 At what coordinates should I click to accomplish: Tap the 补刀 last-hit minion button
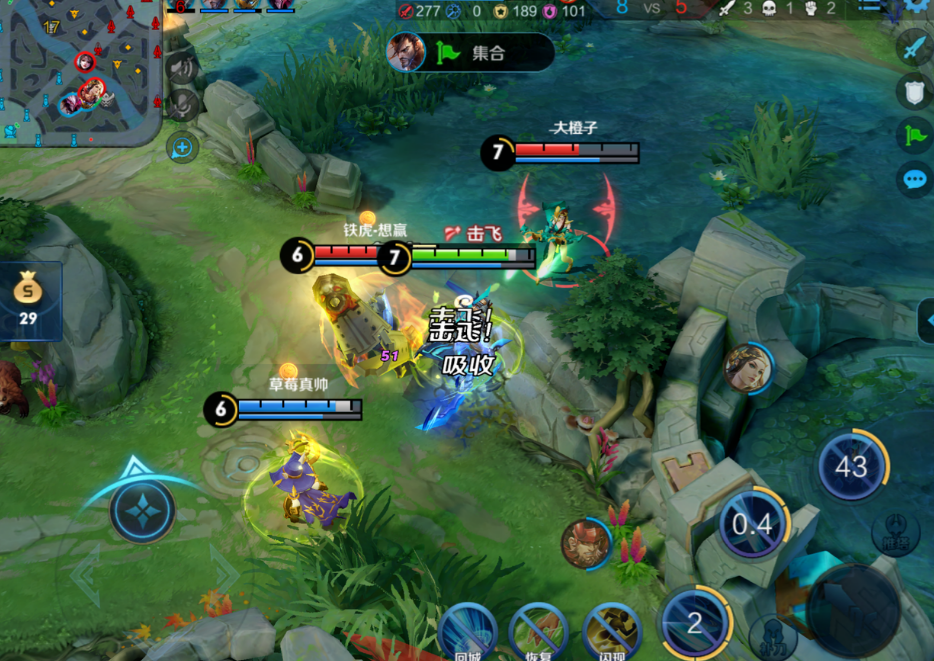(772, 638)
